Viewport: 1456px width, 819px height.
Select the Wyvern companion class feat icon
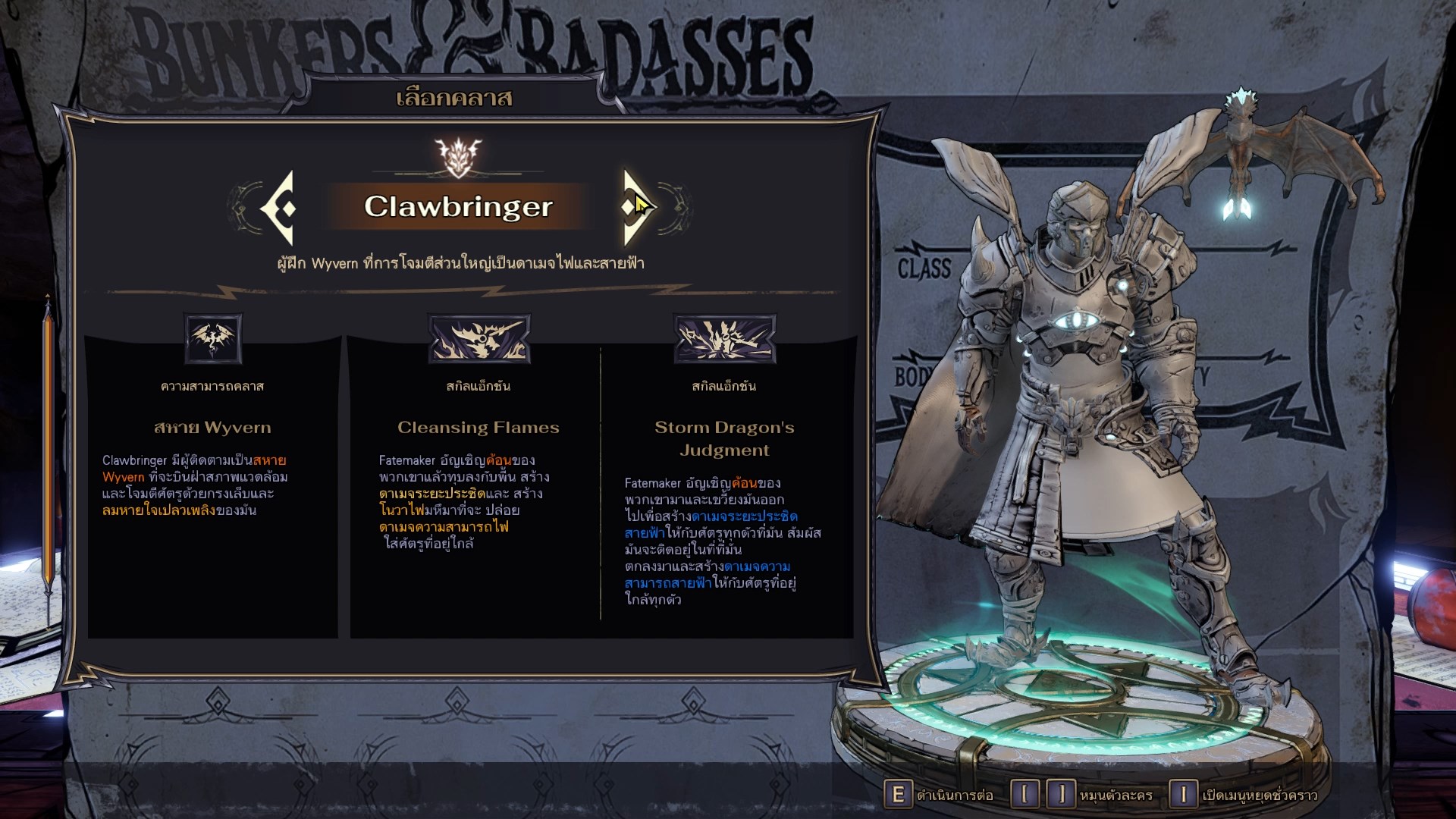pos(213,338)
